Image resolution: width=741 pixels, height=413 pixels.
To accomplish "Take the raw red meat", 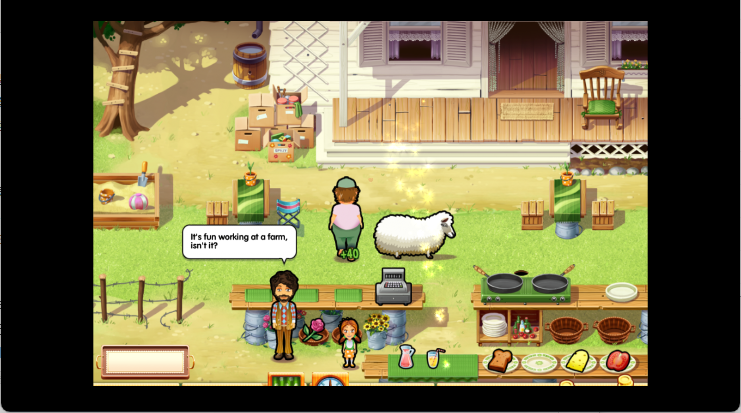I will 615,360.
